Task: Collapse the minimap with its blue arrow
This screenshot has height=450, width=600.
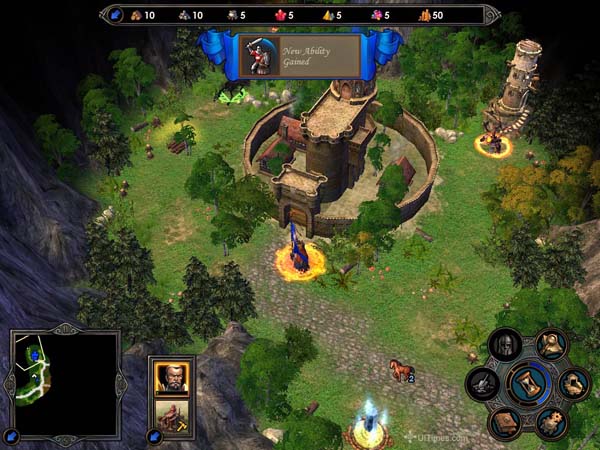Action: coord(11,436)
